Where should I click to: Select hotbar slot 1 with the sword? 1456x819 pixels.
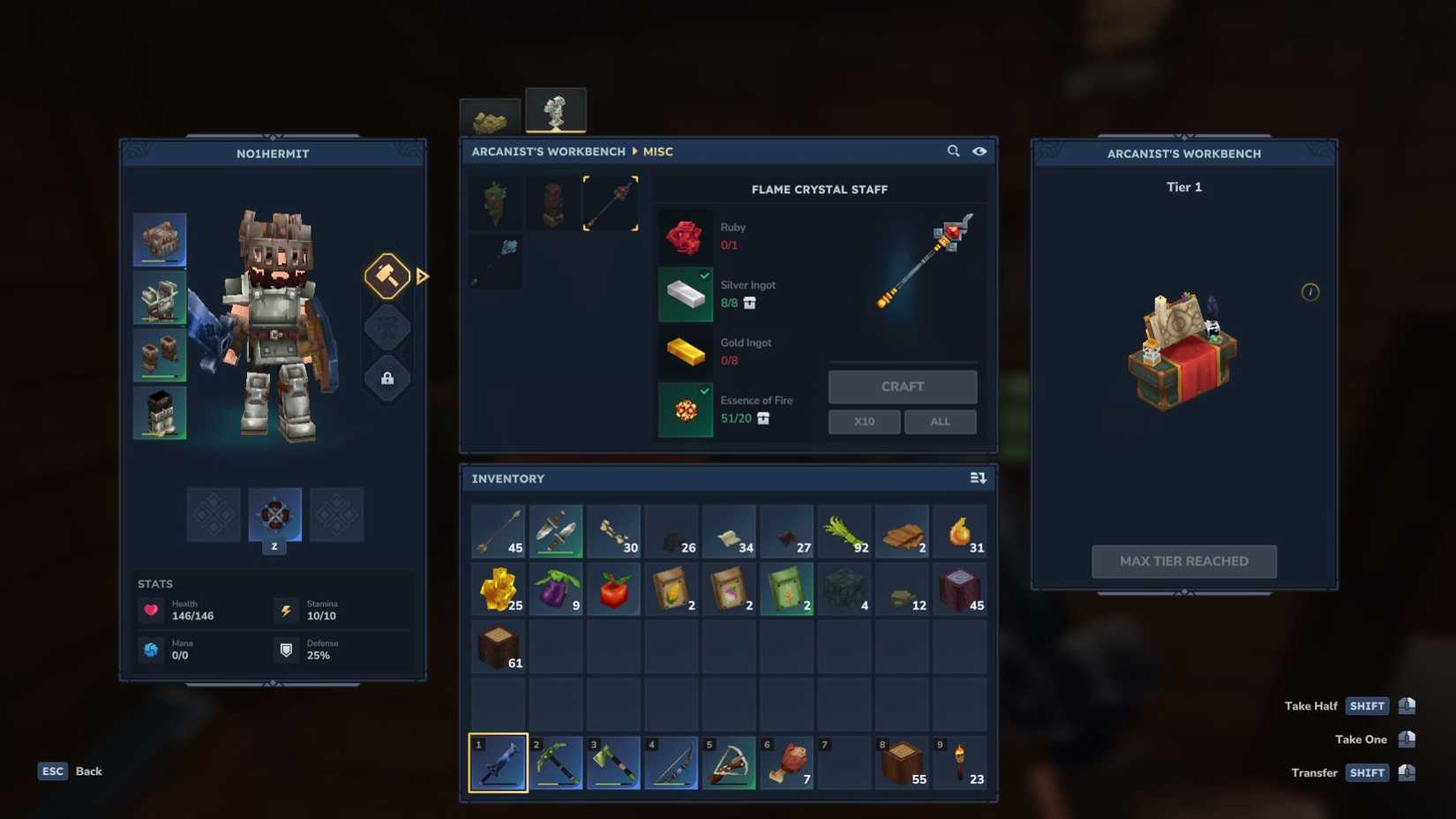[498, 762]
